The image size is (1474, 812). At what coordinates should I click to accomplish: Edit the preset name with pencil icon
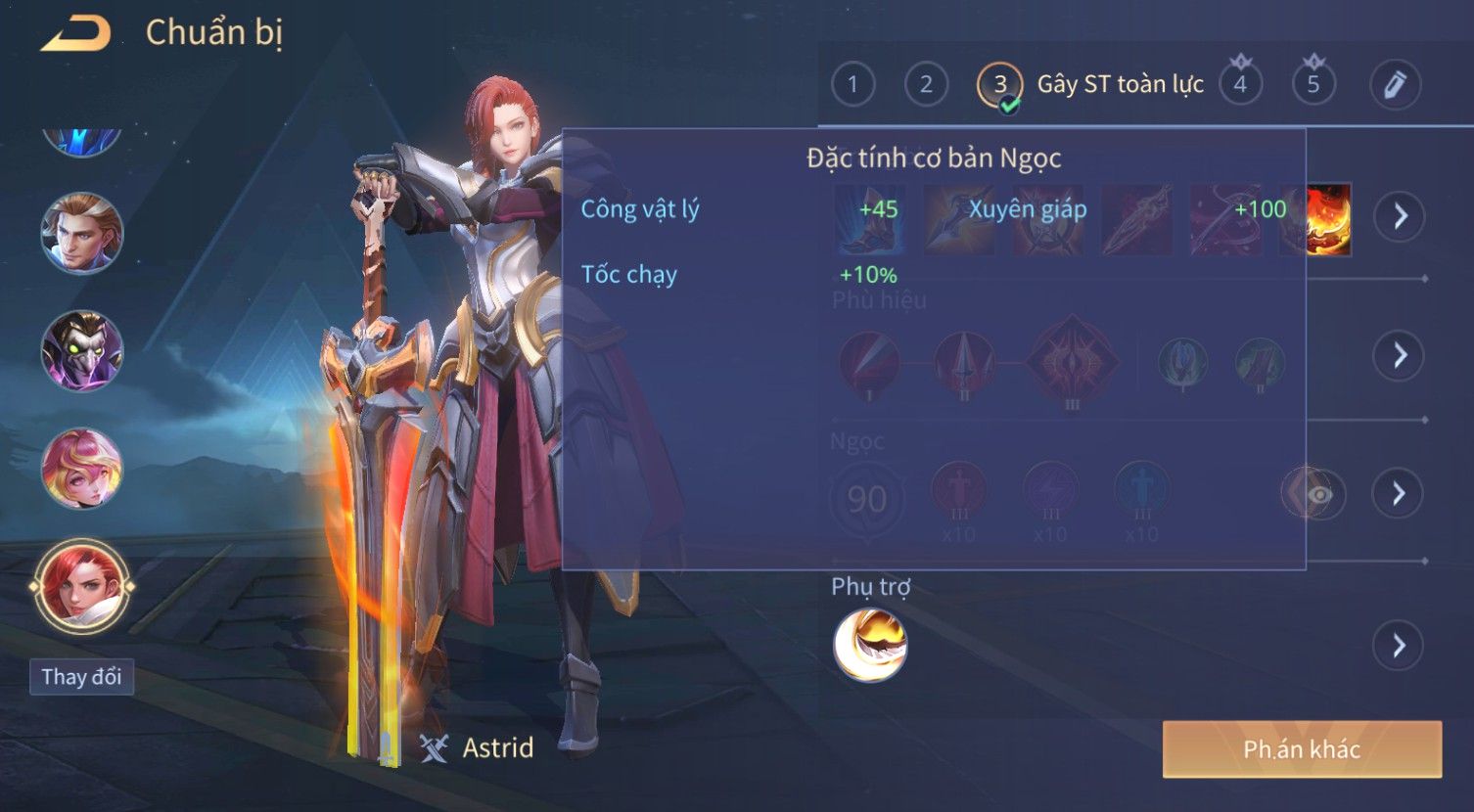(x=1395, y=85)
